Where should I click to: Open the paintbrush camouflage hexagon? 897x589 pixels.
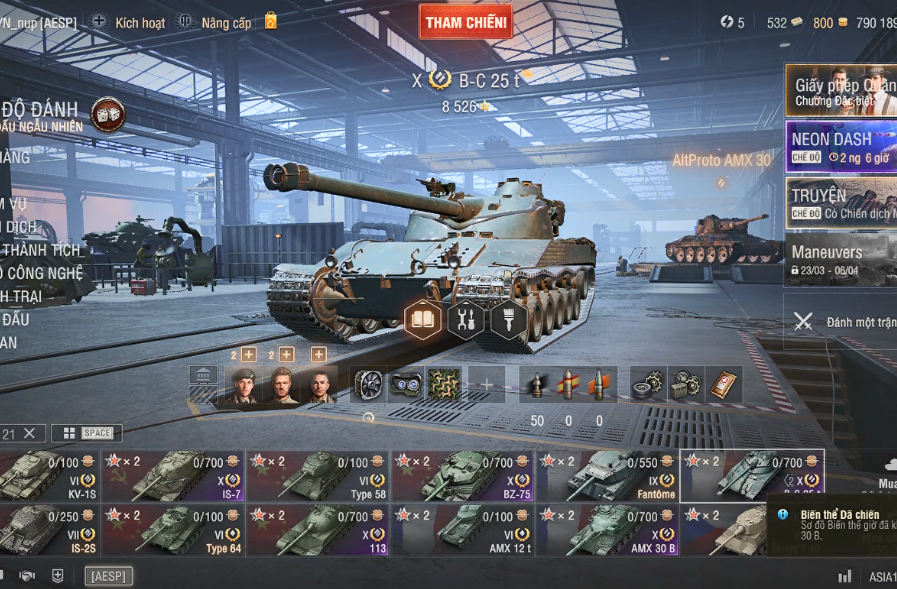pyautogui.click(x=508, y=320)
